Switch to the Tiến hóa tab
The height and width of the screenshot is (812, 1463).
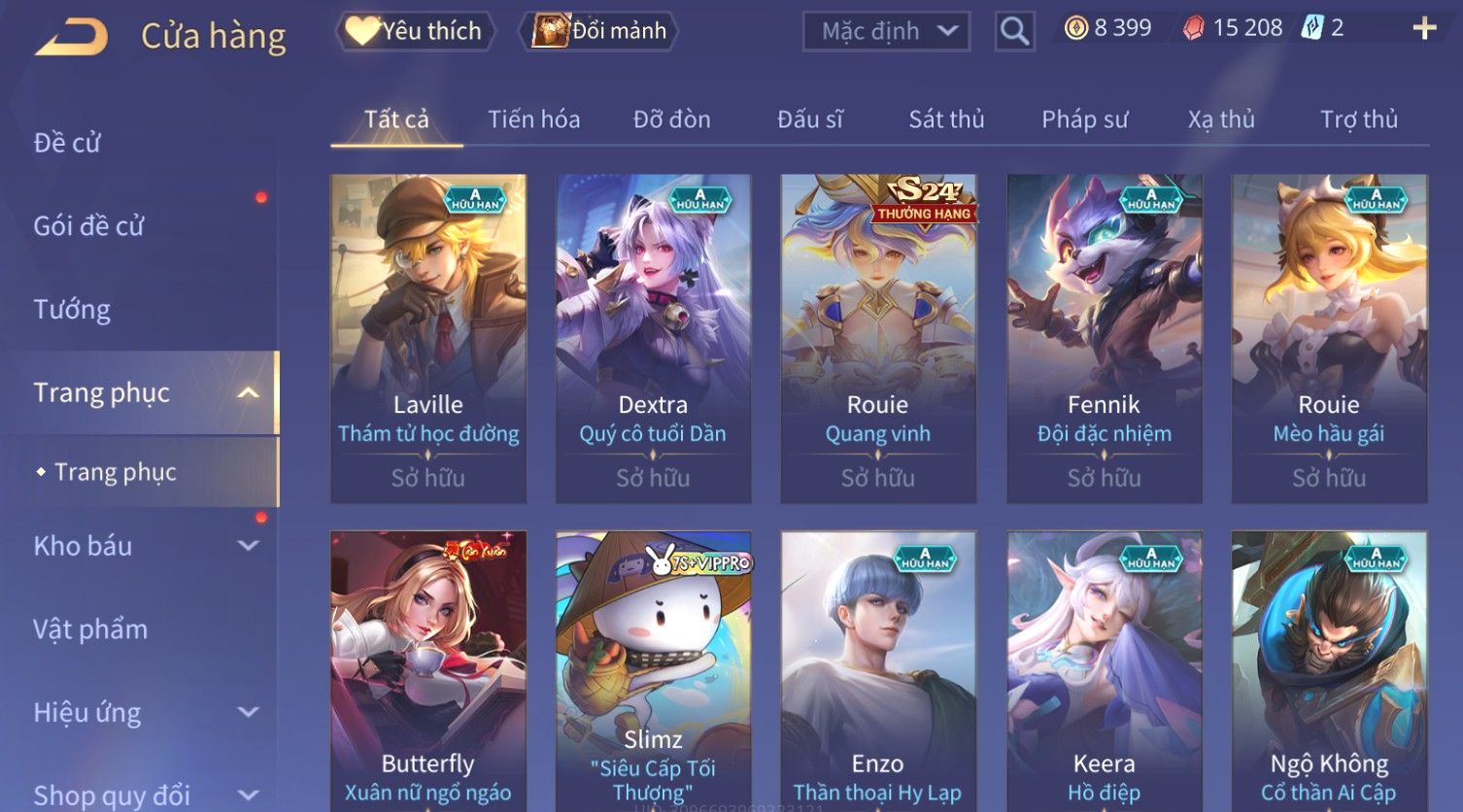[533, 119]
